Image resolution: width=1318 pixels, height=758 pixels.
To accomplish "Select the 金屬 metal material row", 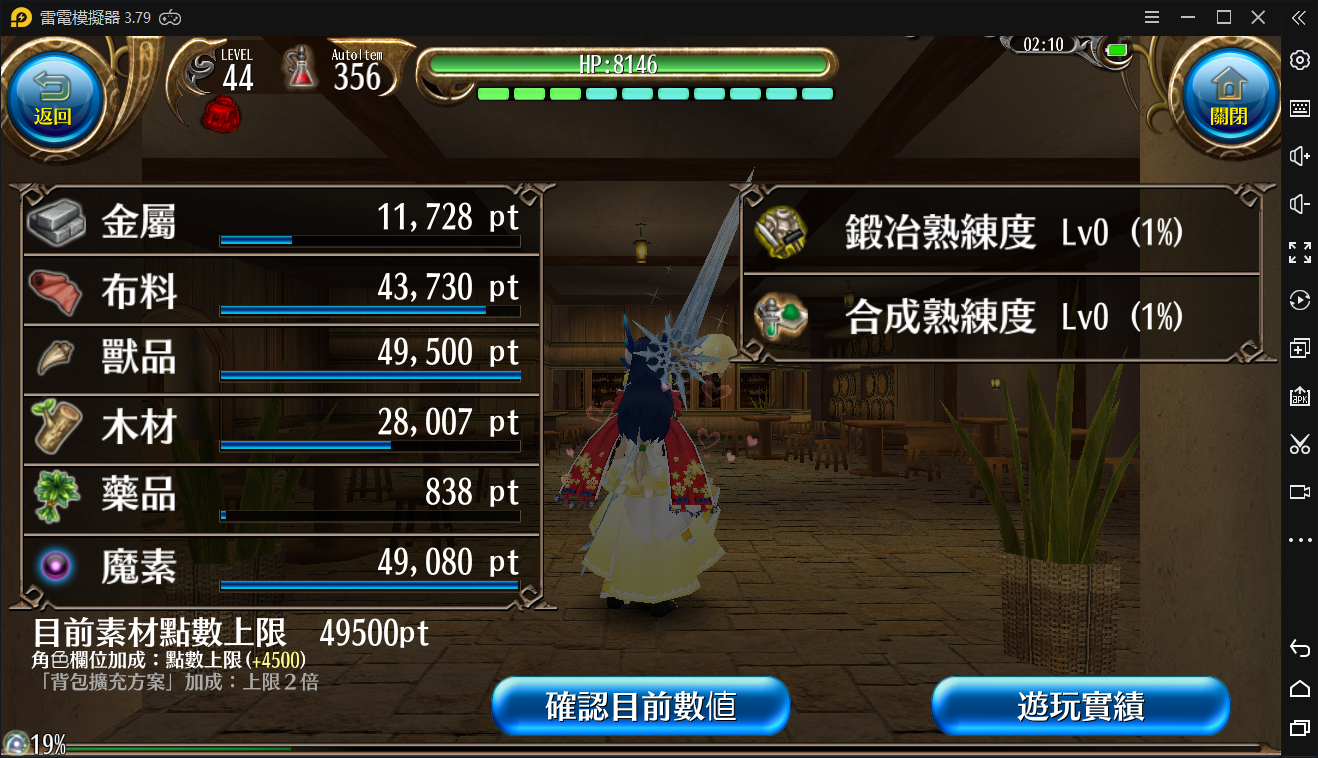I will pyautogui.click(x=280, y=221).
